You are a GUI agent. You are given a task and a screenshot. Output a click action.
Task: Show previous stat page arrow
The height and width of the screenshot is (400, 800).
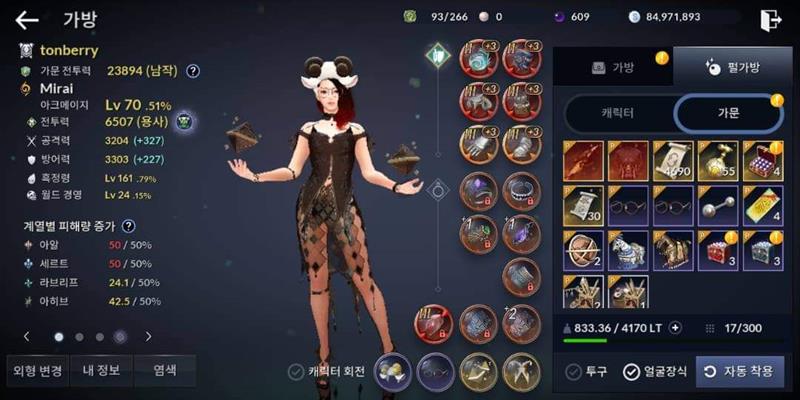(26, 337)
